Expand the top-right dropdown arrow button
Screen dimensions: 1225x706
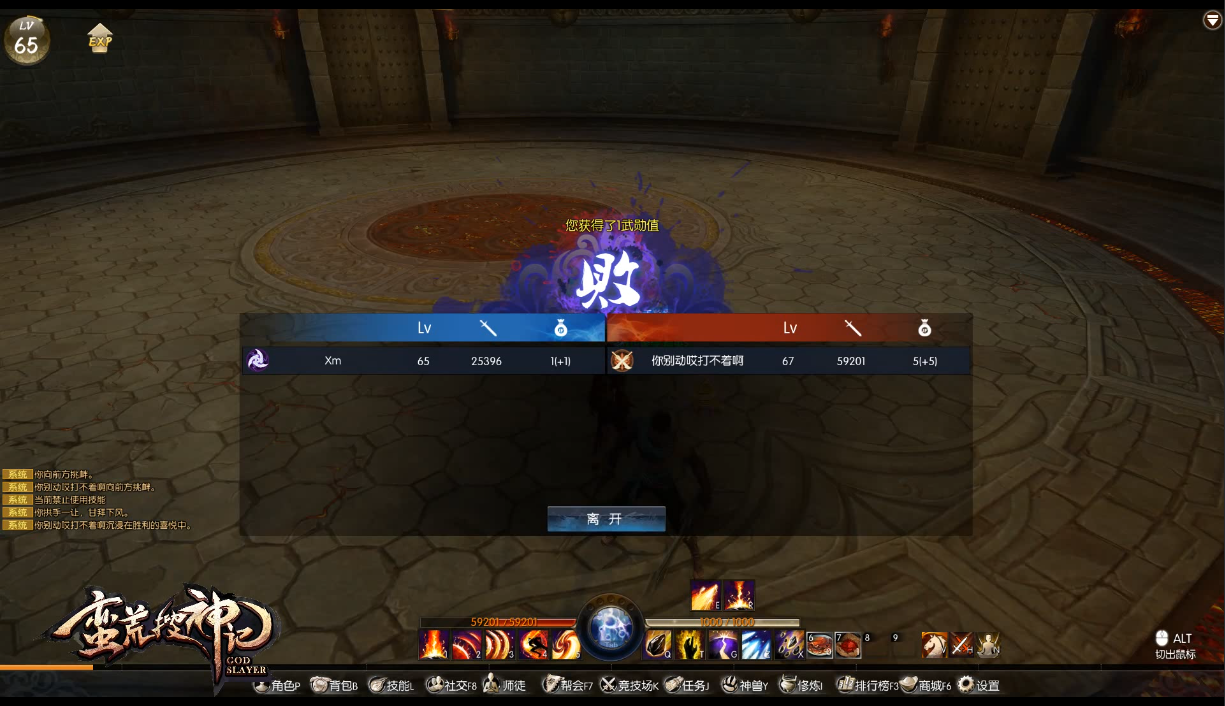pos(1212,20)
